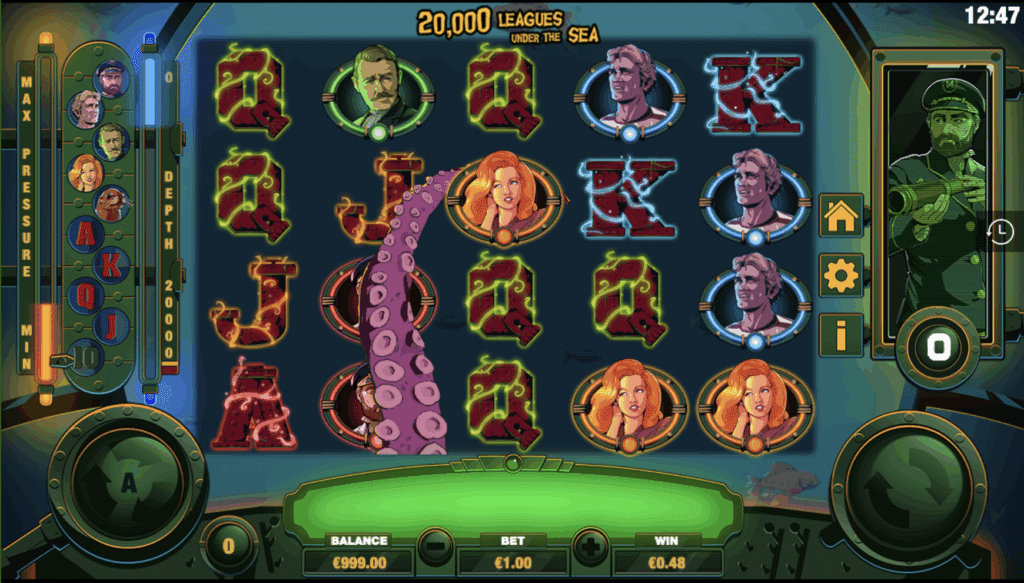This screenshot has width=1024, height=583.
Task: Open the settings gear menu
Action: [x=840, y=275]
